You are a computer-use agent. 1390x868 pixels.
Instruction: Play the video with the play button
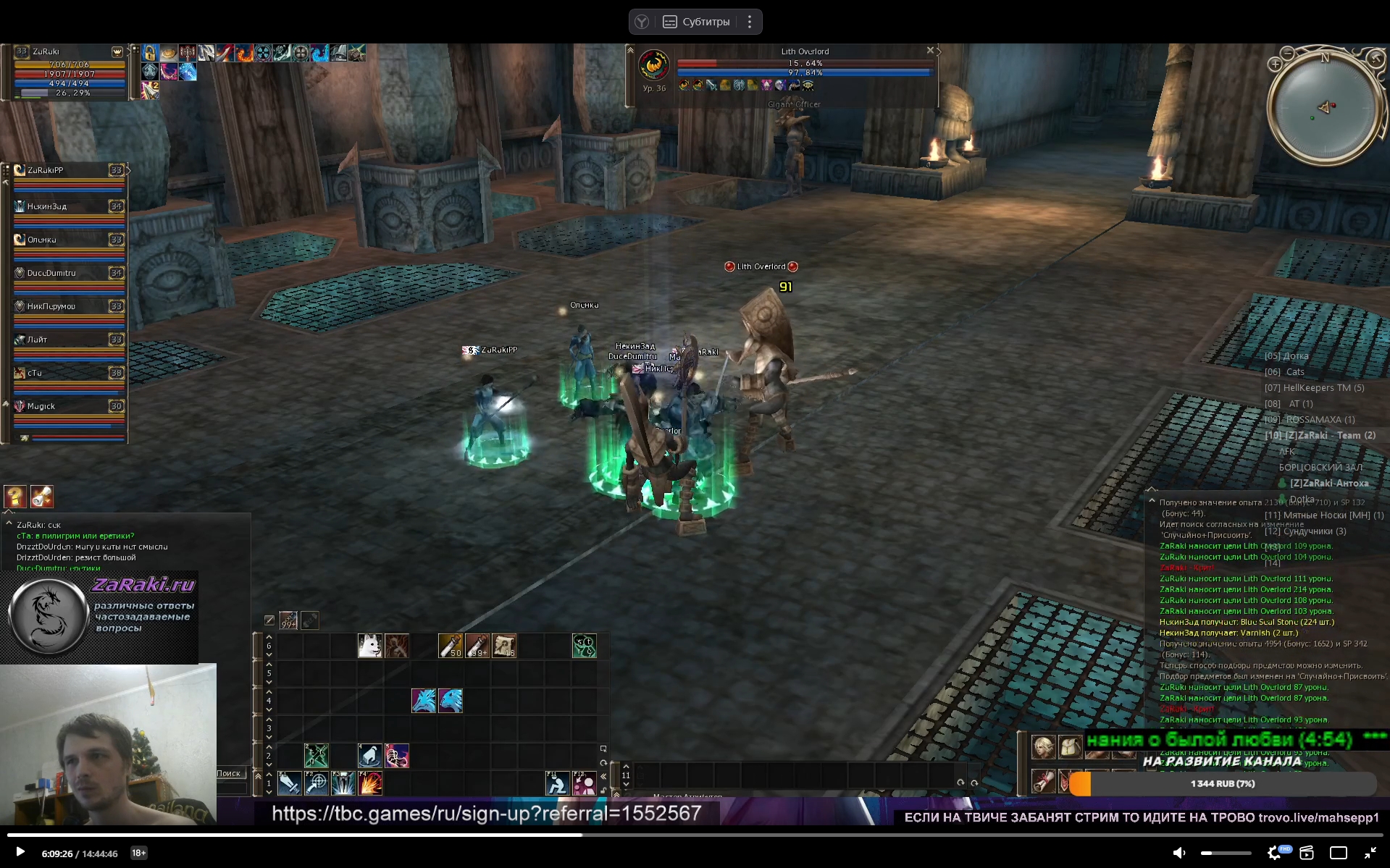(x=20, y=852)
